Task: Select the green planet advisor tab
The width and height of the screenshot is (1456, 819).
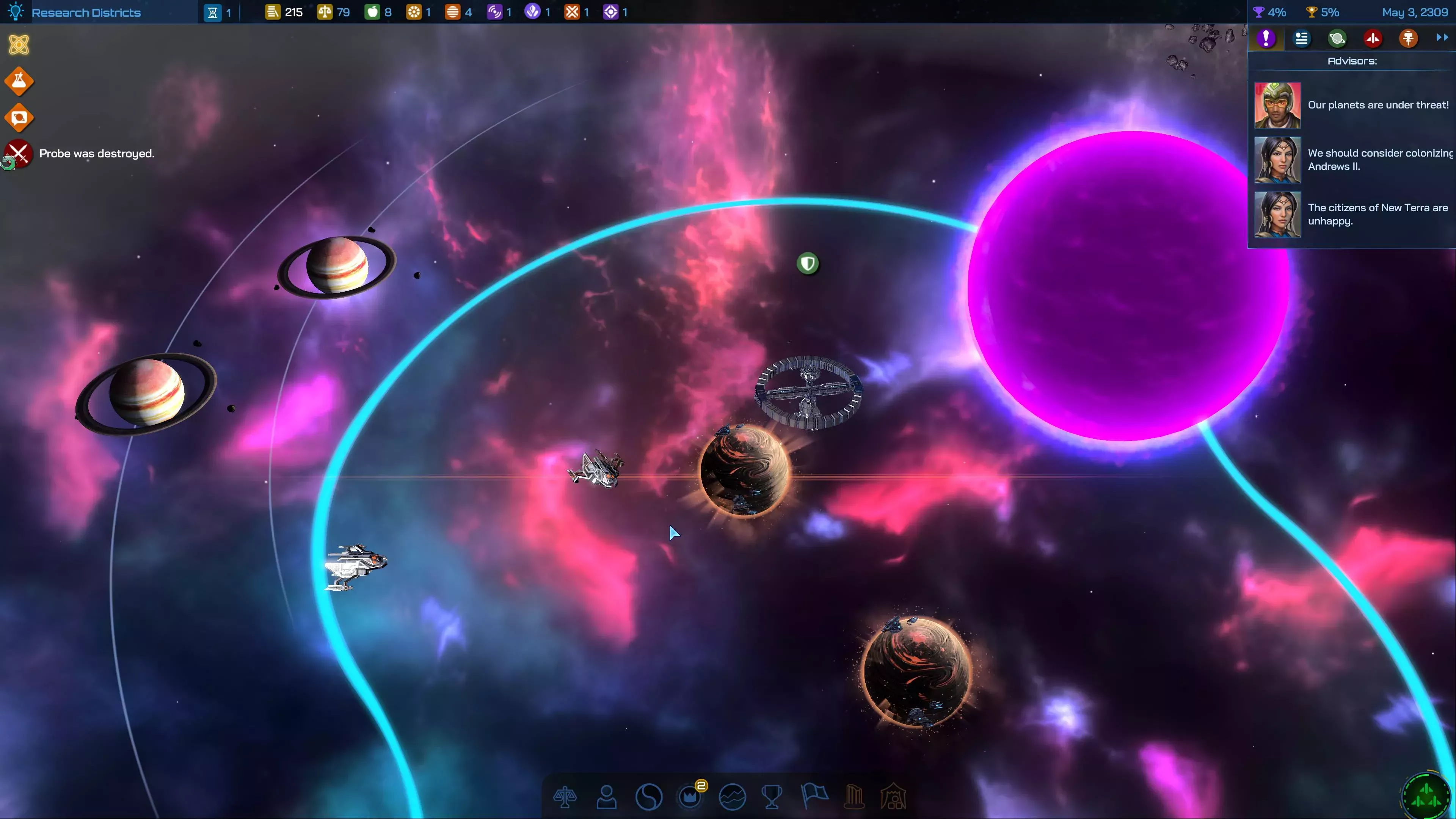Action: point(1337,38)
